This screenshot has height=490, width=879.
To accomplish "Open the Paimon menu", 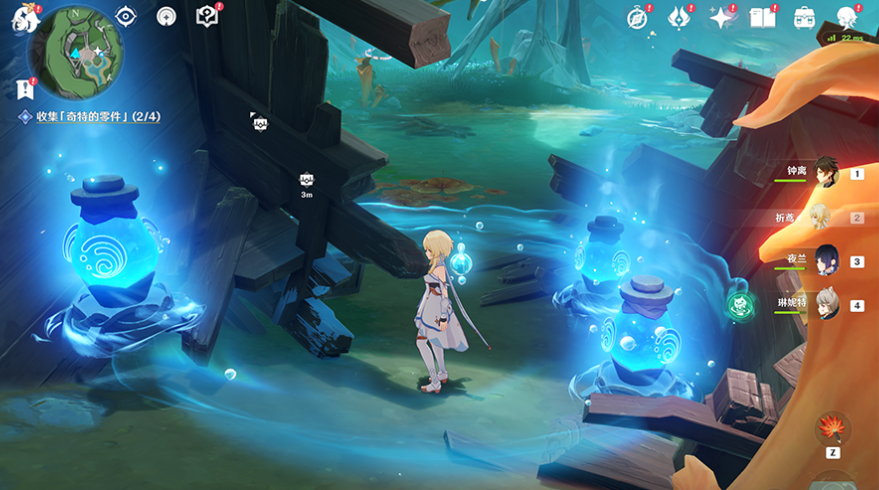I will [24, 20].
